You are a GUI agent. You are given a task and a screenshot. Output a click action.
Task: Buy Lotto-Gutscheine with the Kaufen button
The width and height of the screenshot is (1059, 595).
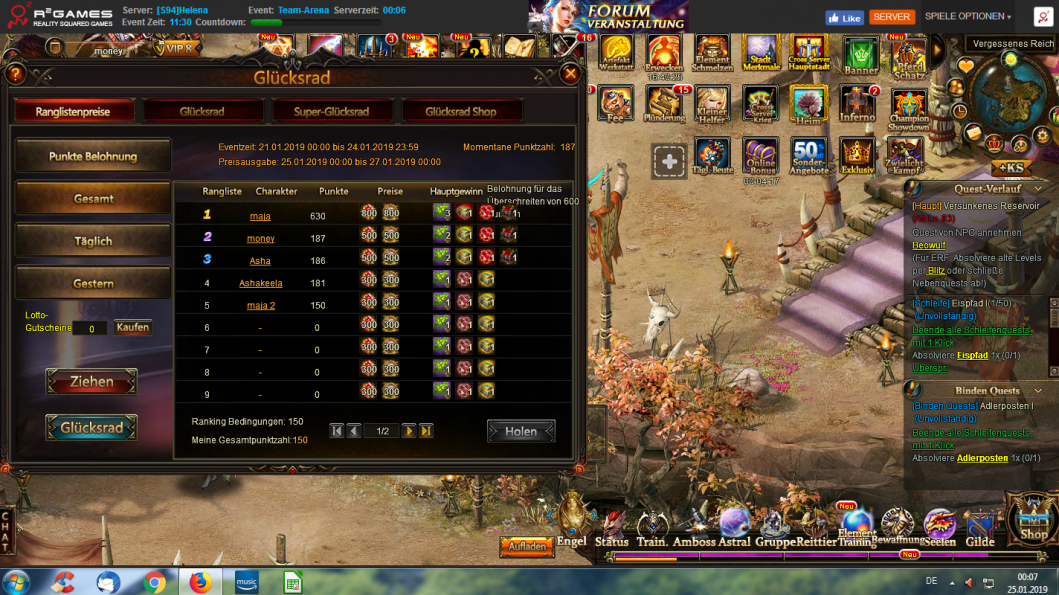[132, 327]
